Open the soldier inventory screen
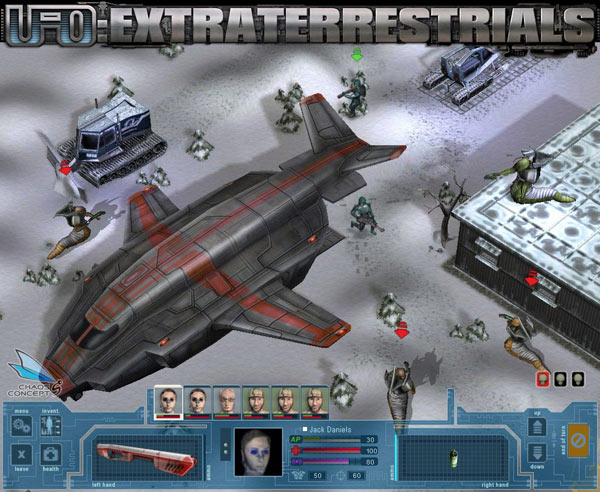This screenshot has height=492, width=600. point(50,427)
